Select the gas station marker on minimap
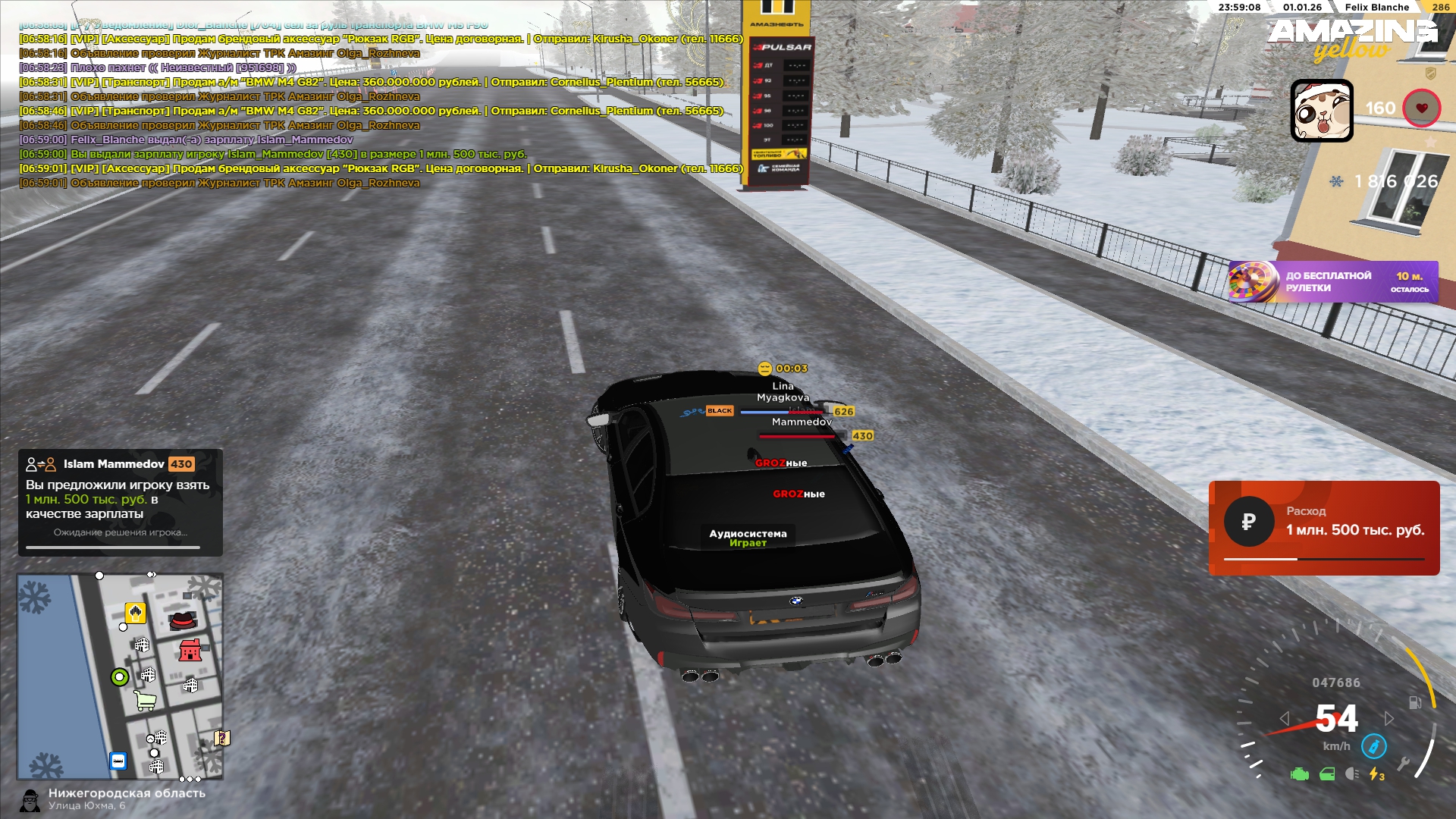The height and width of the screenshot is (819, 1456). pyautogui.click(x=135, y=613)
